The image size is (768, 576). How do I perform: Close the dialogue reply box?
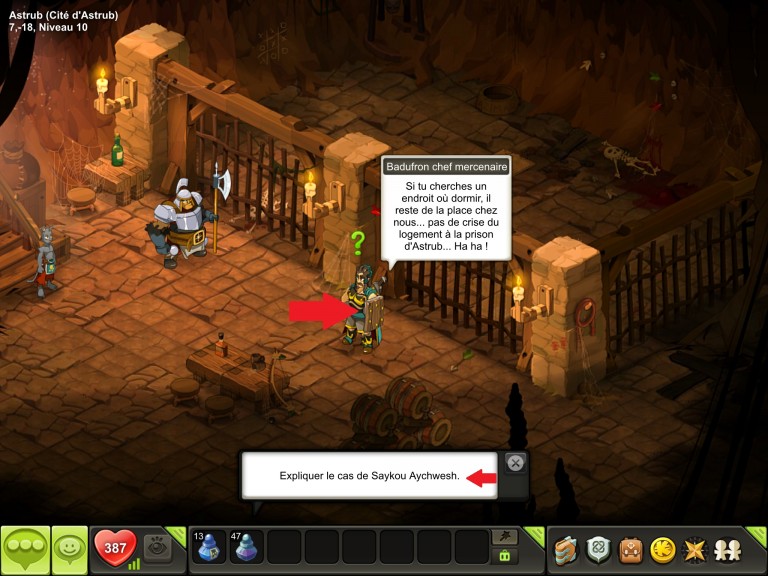515,463
